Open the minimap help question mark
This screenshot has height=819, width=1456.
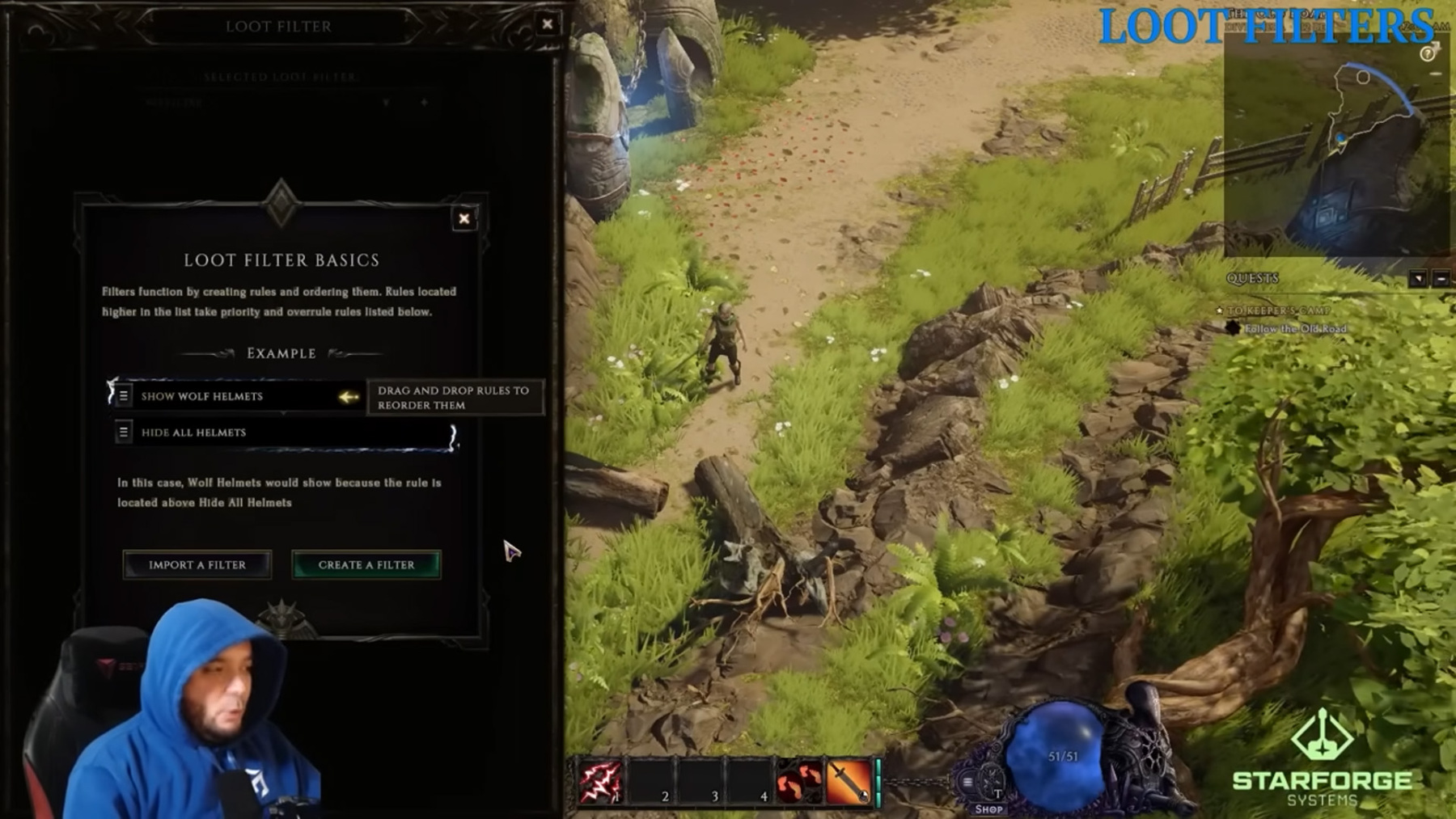point(1428,54)
